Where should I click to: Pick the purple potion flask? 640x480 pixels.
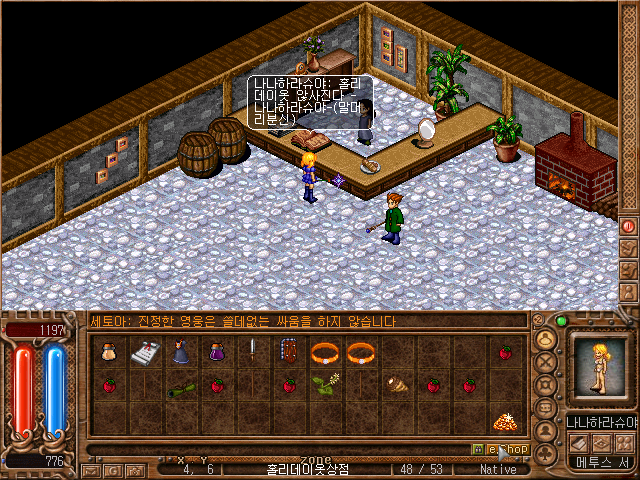click(216, 353)
